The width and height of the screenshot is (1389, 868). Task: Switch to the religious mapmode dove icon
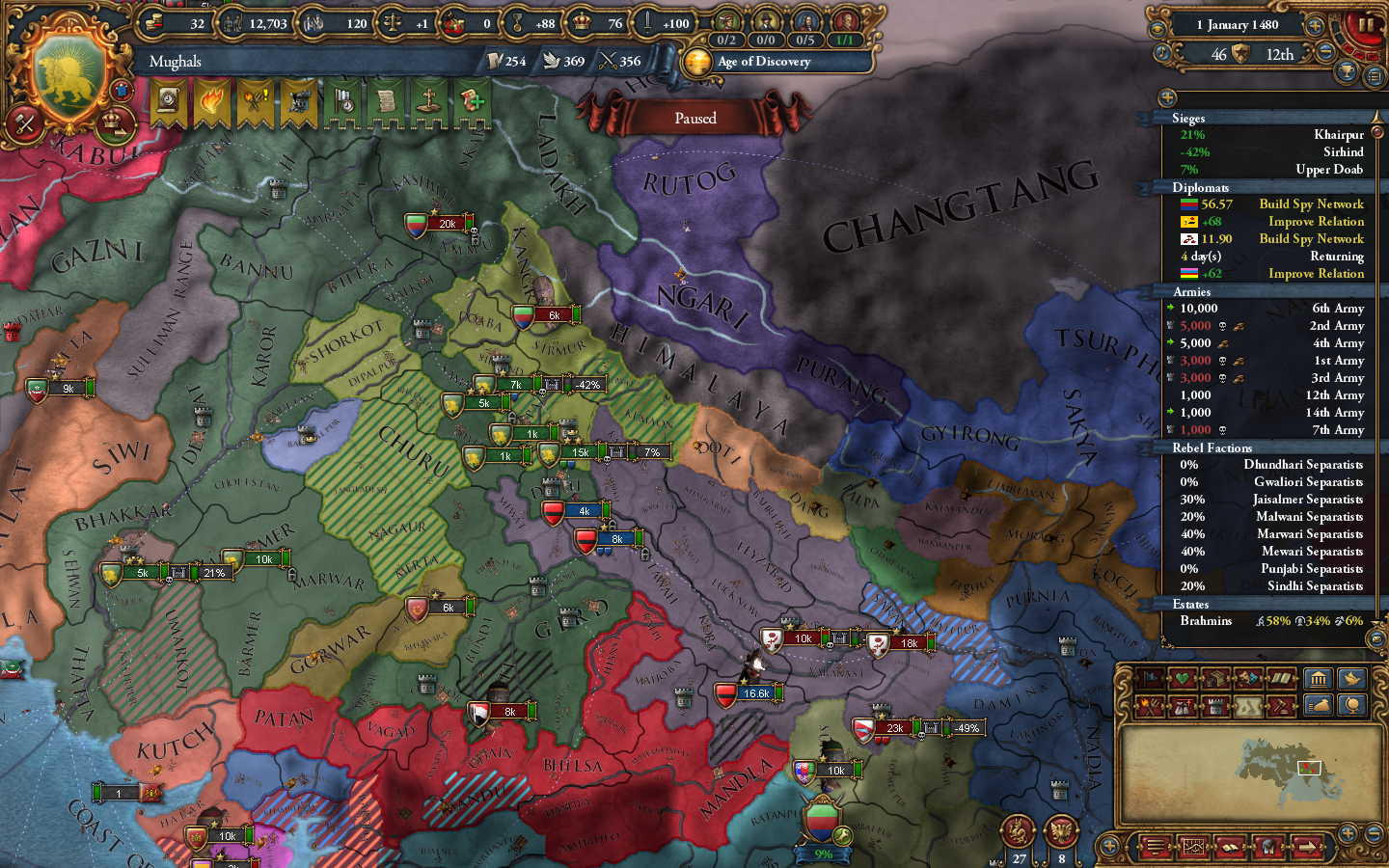point(1351,679)
